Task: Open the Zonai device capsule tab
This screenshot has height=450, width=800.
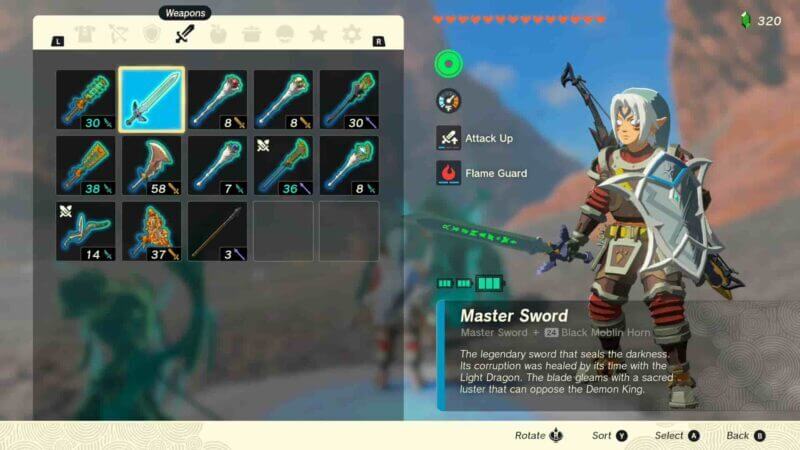Action: click(x=285, y=35)
